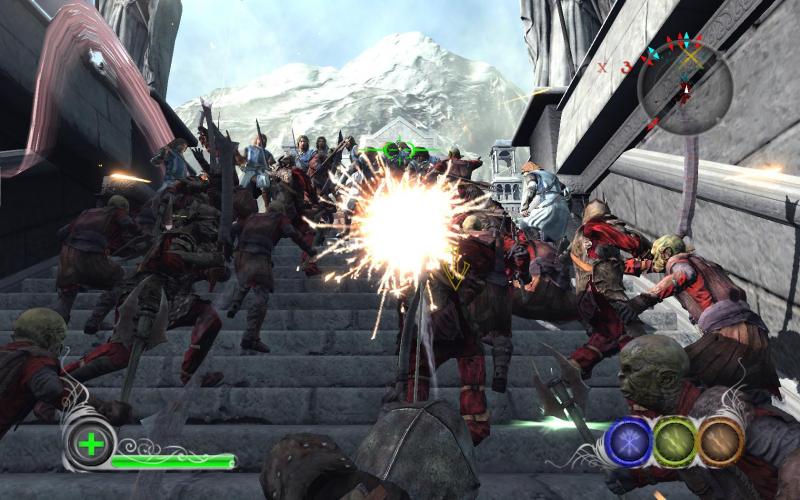Image resolution: width=800 pixels, height=500 pixels.
Task: Click the circular minimap radar
Action: point(684,88)
